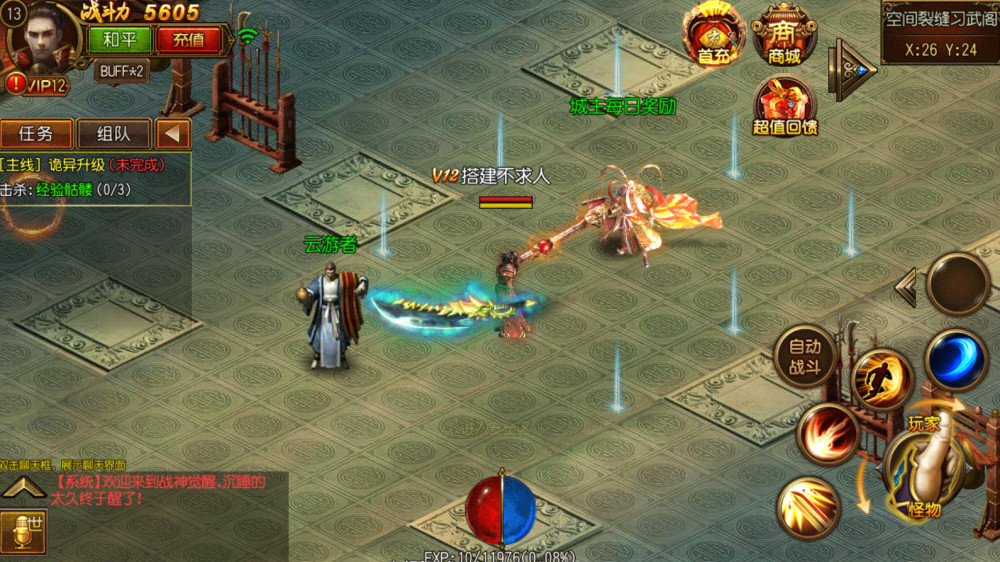Expand the top menu arrow beside 商城
The width and height of the screenshot is (1000, 562).
coord(853,68)
